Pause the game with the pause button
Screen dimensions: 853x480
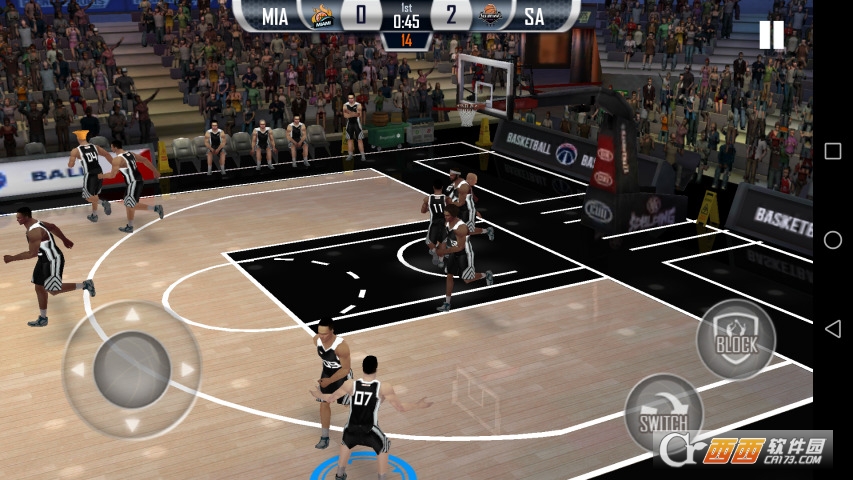[x=771, y=35]
